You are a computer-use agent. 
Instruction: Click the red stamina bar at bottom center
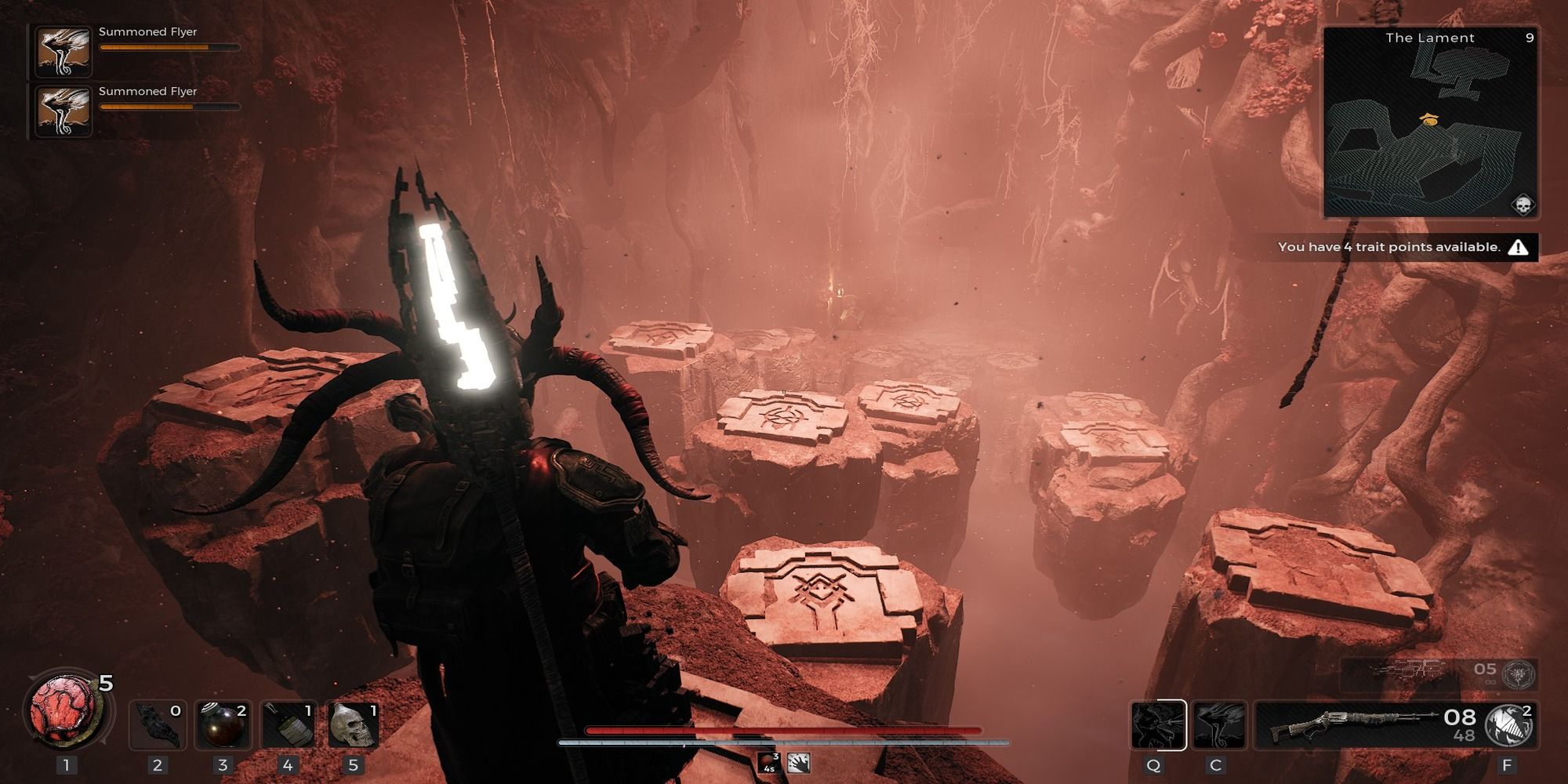(x=784, y=729)
